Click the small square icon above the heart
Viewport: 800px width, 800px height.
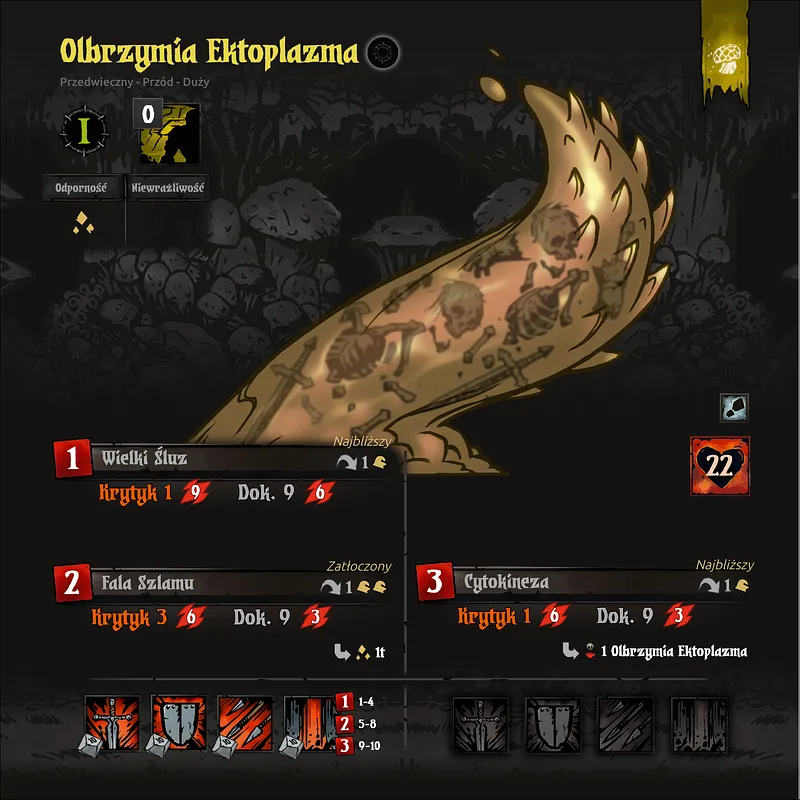pos(734,407)
